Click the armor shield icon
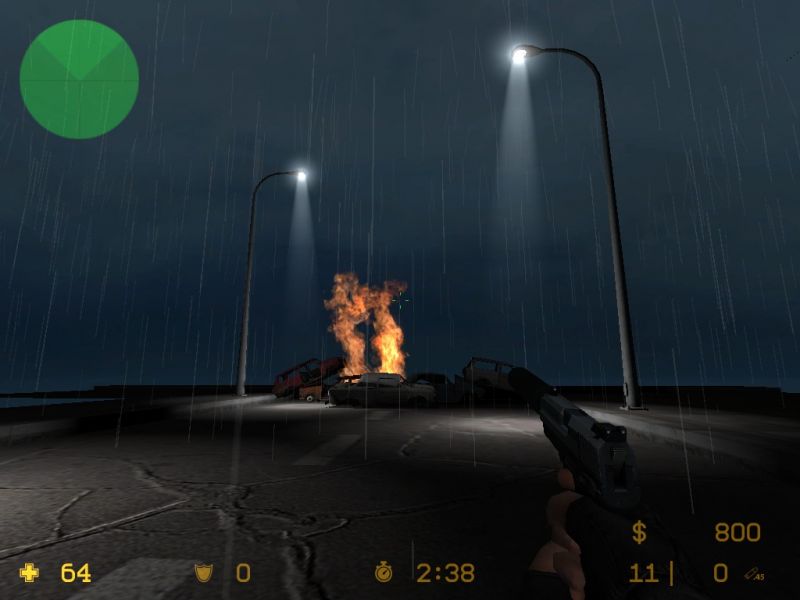Screen dimensions: 800x600 (x=203, y=573)
